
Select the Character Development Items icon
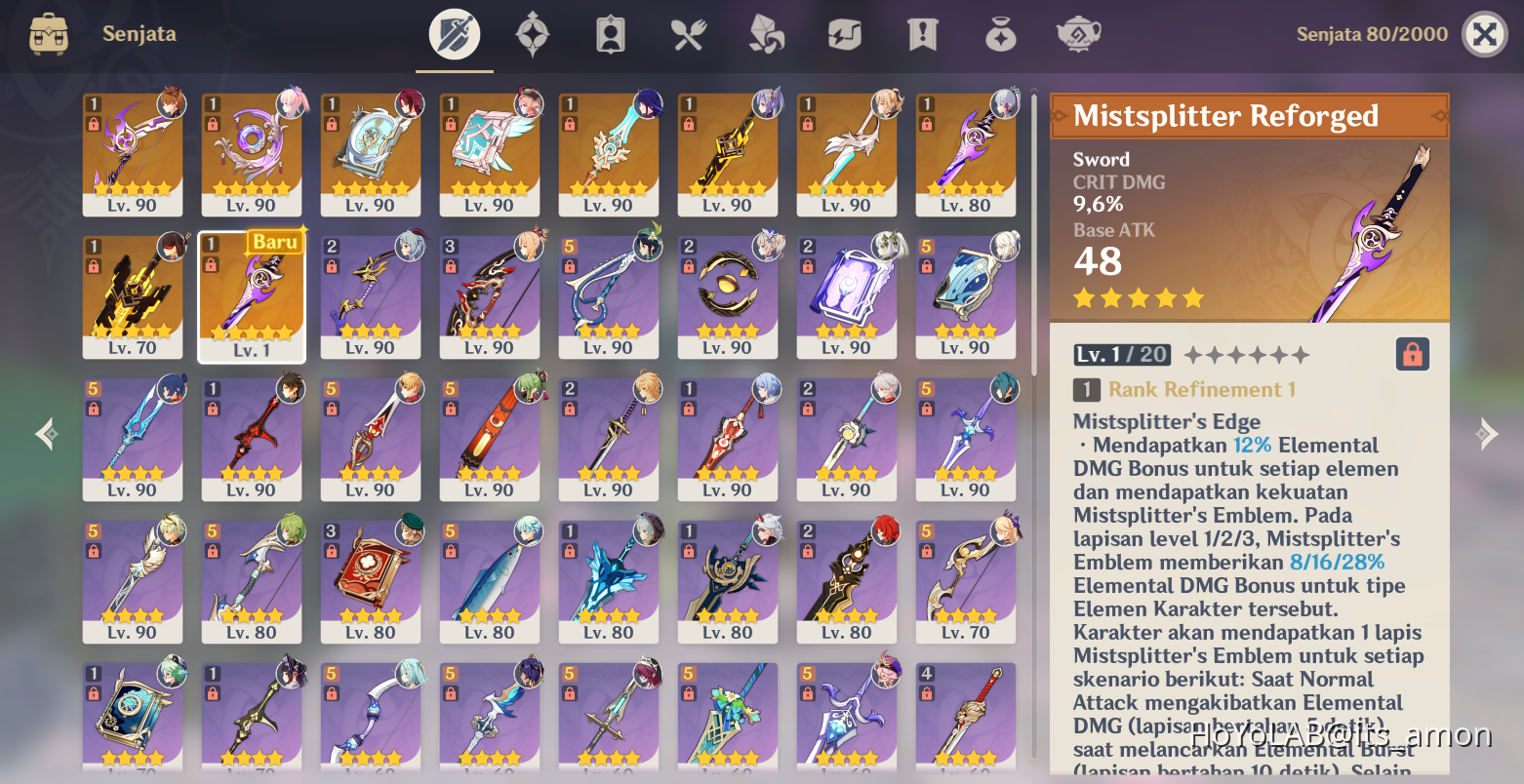coord(610,33)
